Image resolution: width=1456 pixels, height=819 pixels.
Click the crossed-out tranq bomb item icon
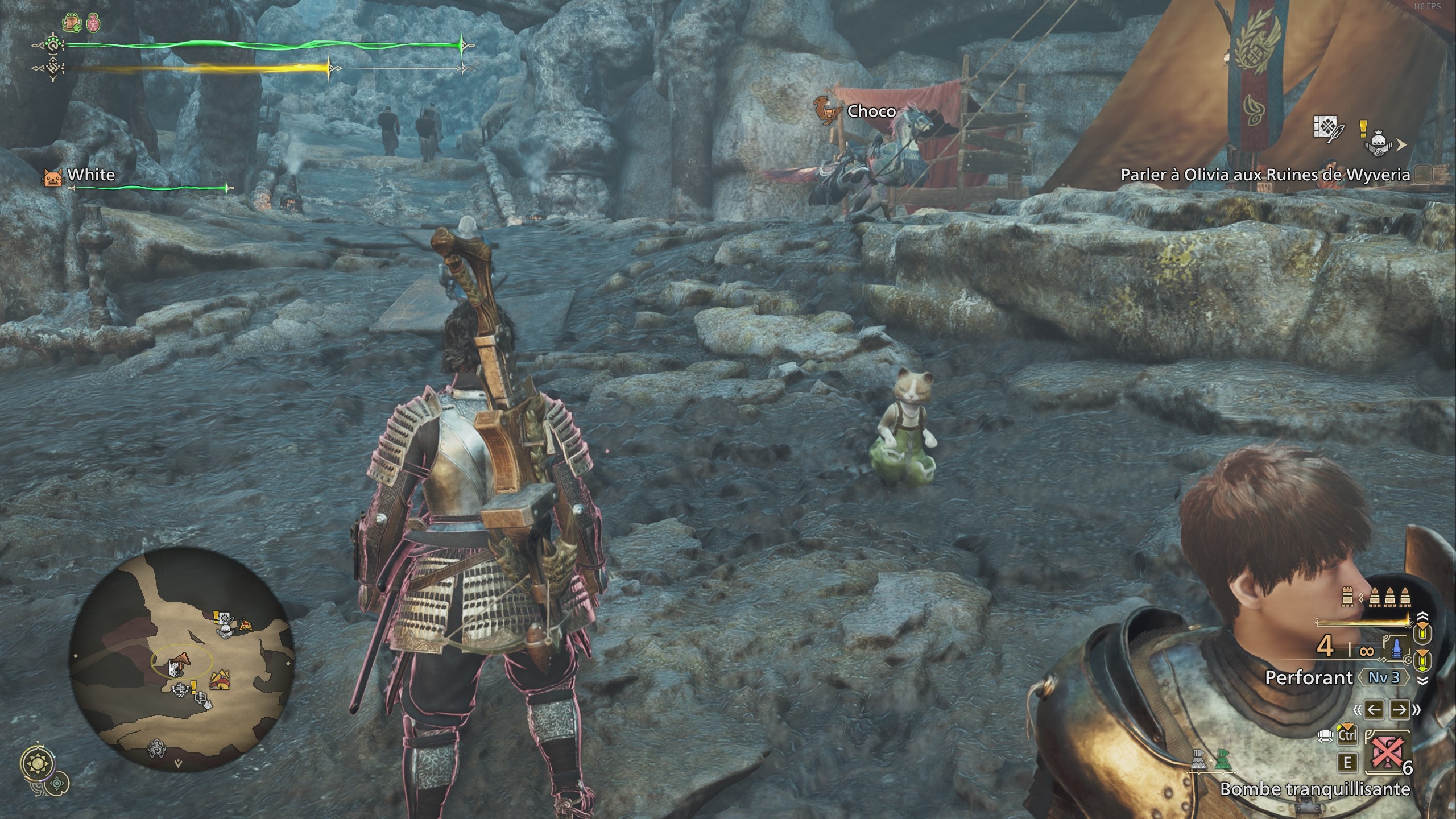click(x=1386, y=753)
